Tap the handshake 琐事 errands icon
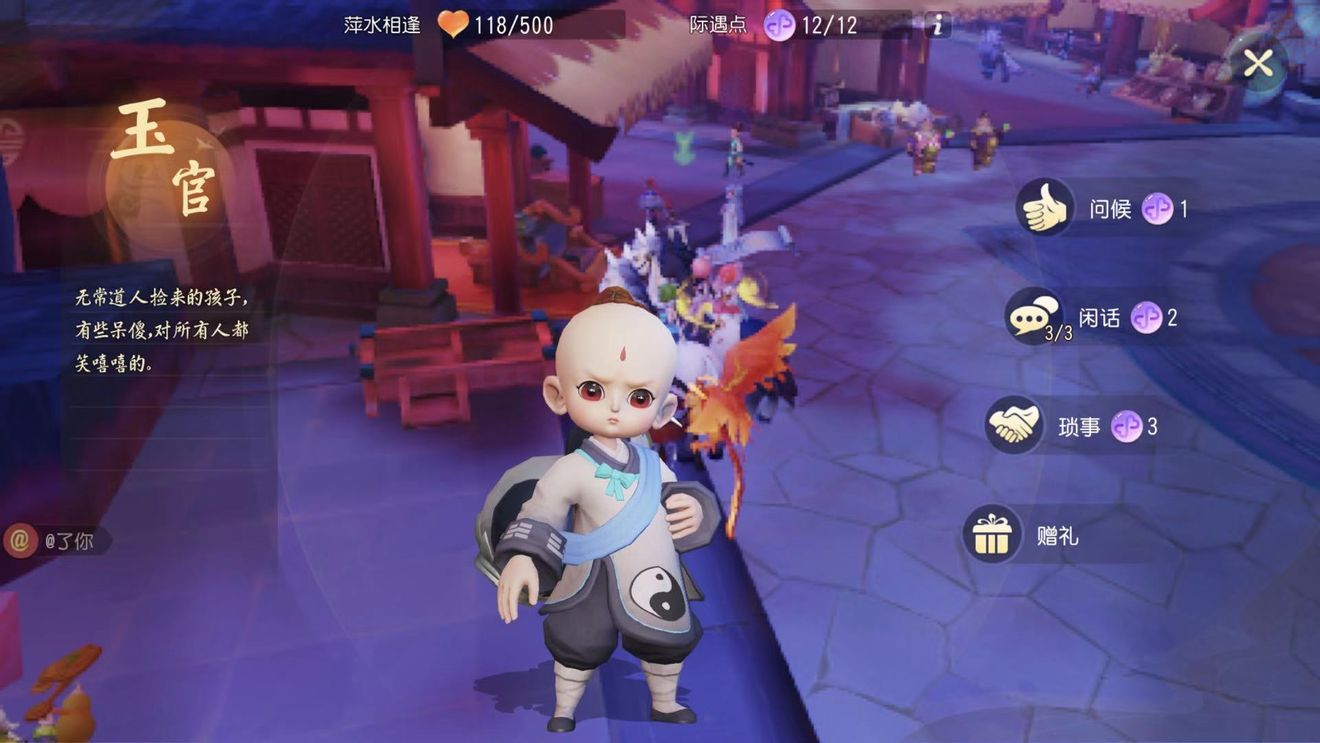The height and width of the screenshot is (743, 1320). (1013, 426)
